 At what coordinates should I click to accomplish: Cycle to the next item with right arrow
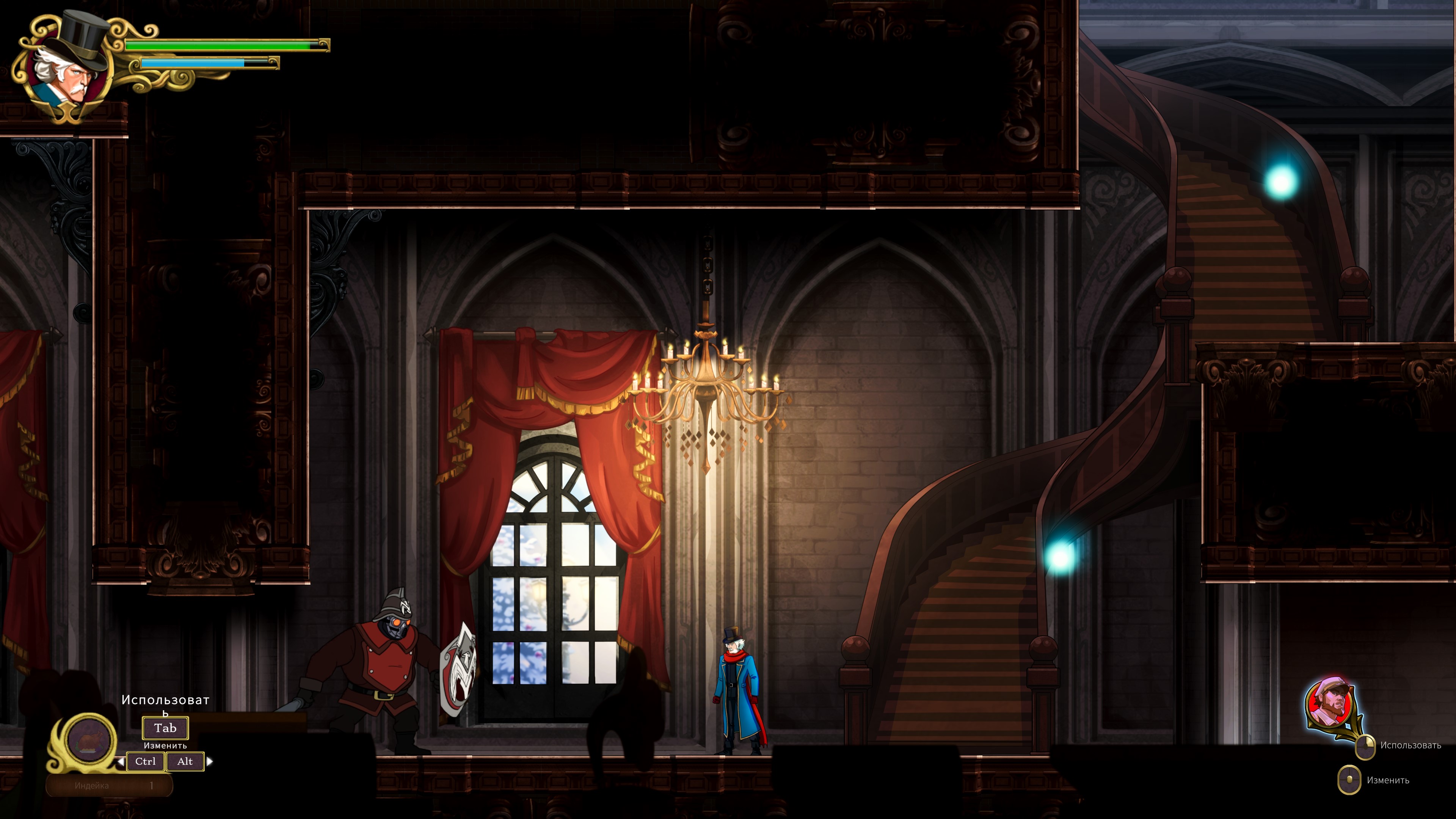[x=210, y=761]
